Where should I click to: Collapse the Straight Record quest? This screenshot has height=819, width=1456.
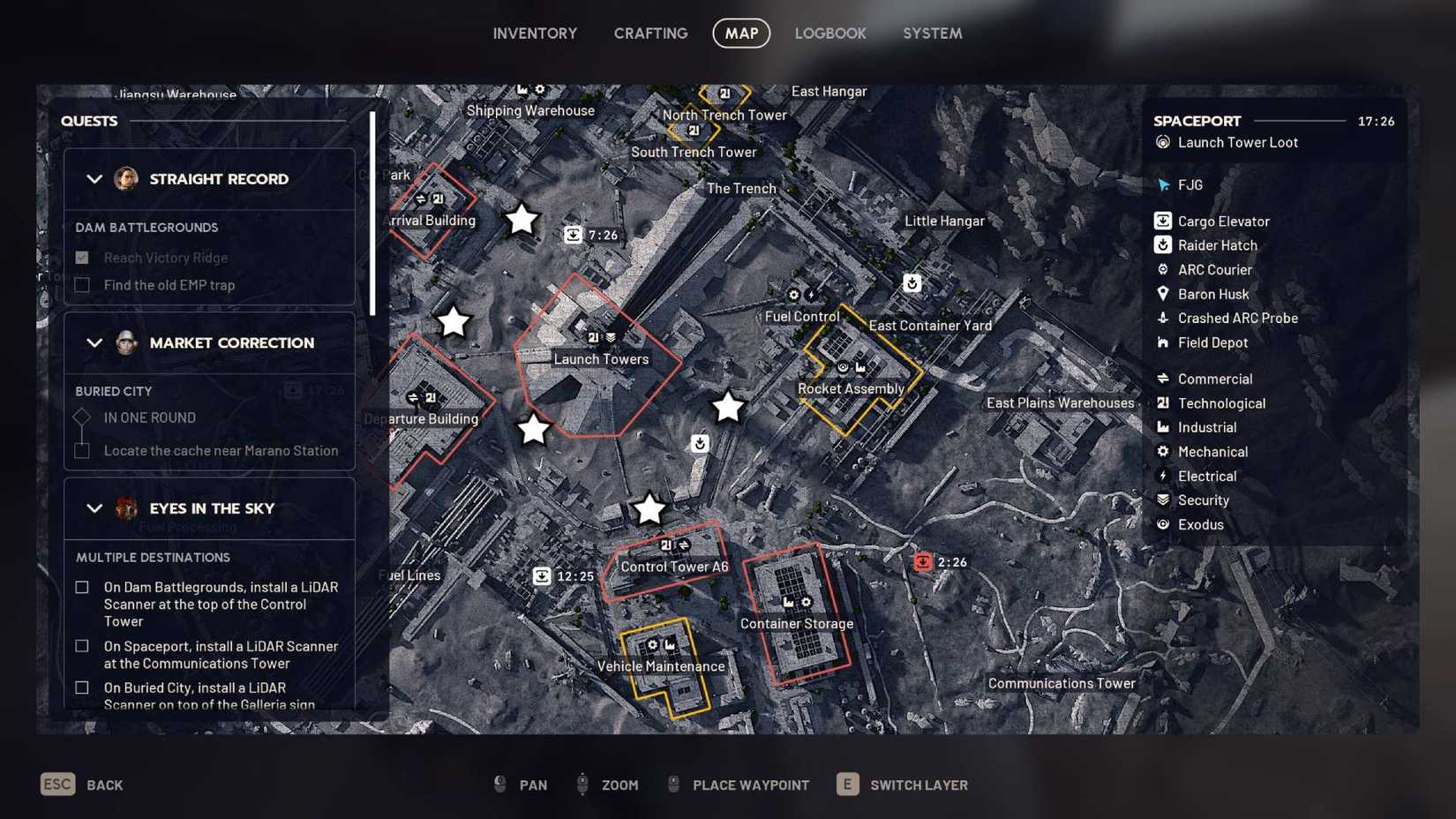pos(95,178)
